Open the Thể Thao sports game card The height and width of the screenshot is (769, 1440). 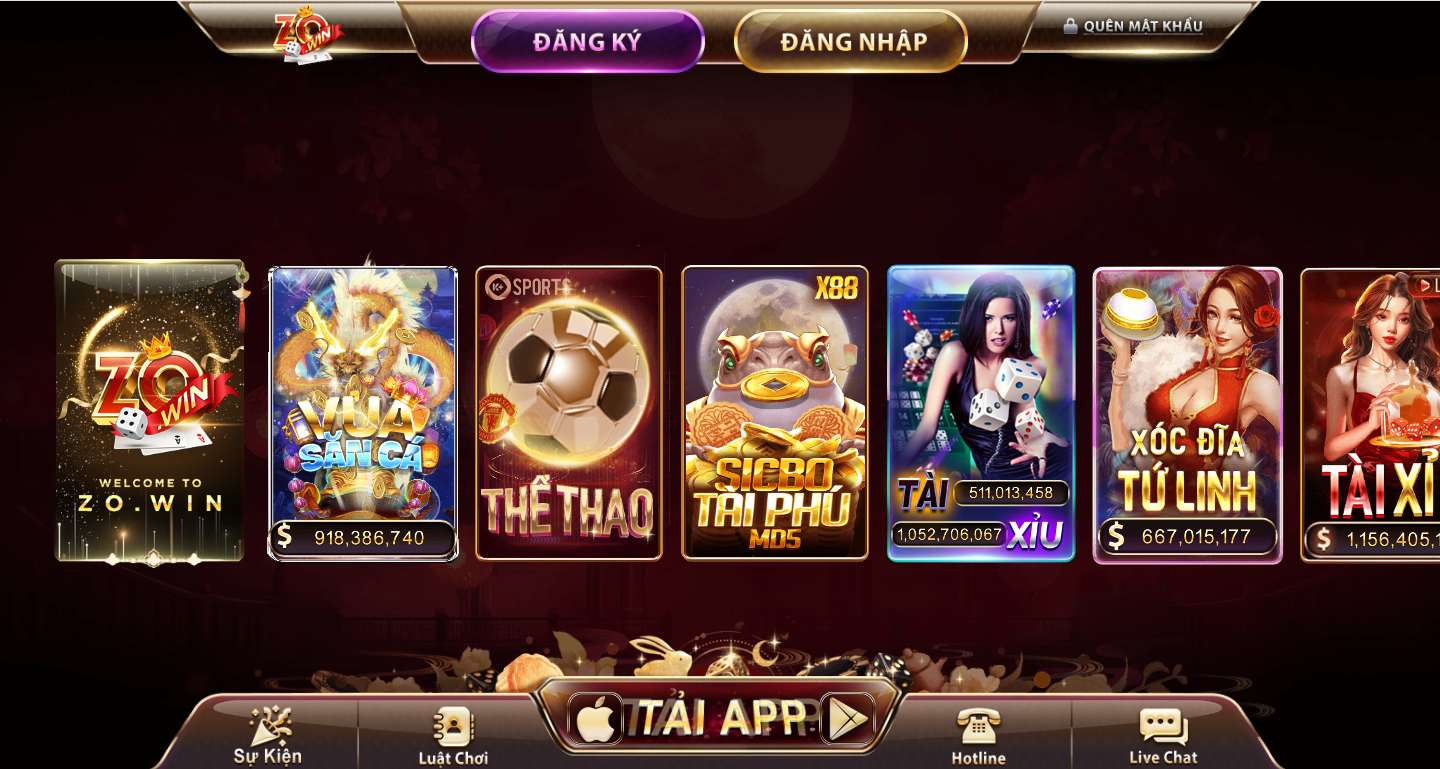click(x=568, y=412)
